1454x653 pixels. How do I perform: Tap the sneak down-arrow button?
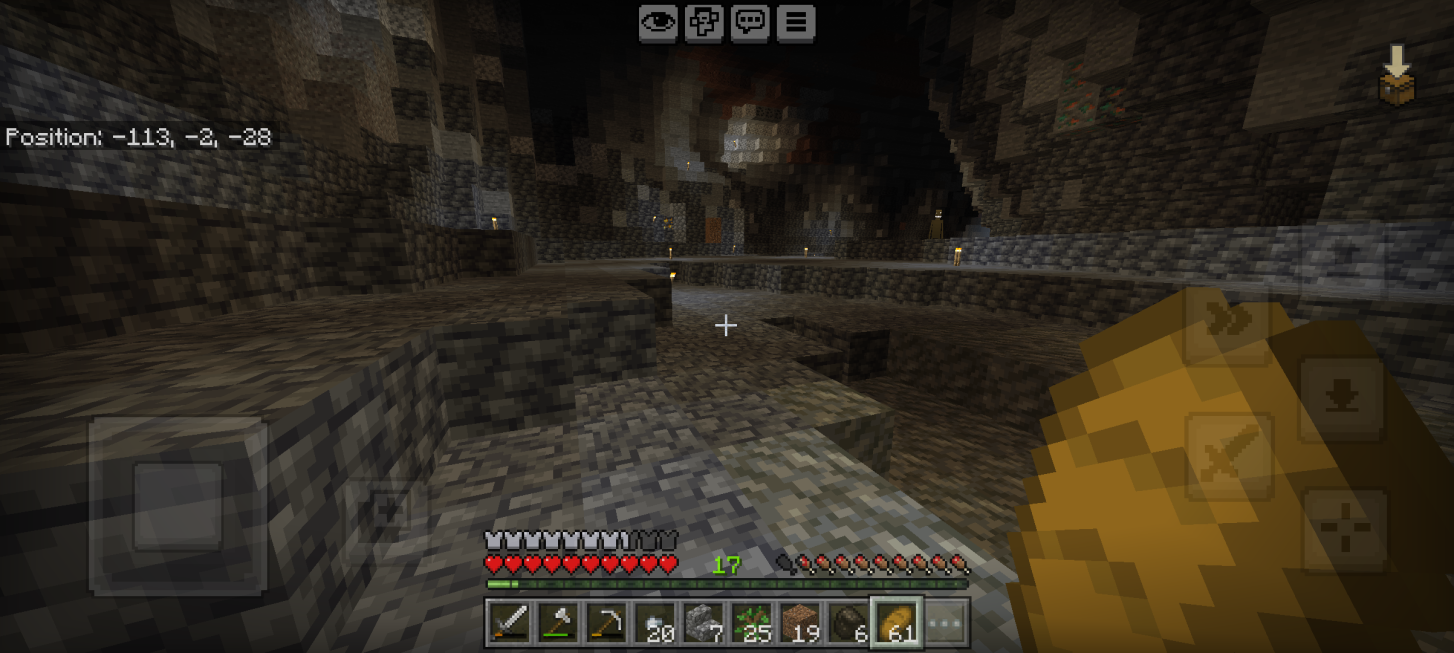(1341, 399)
